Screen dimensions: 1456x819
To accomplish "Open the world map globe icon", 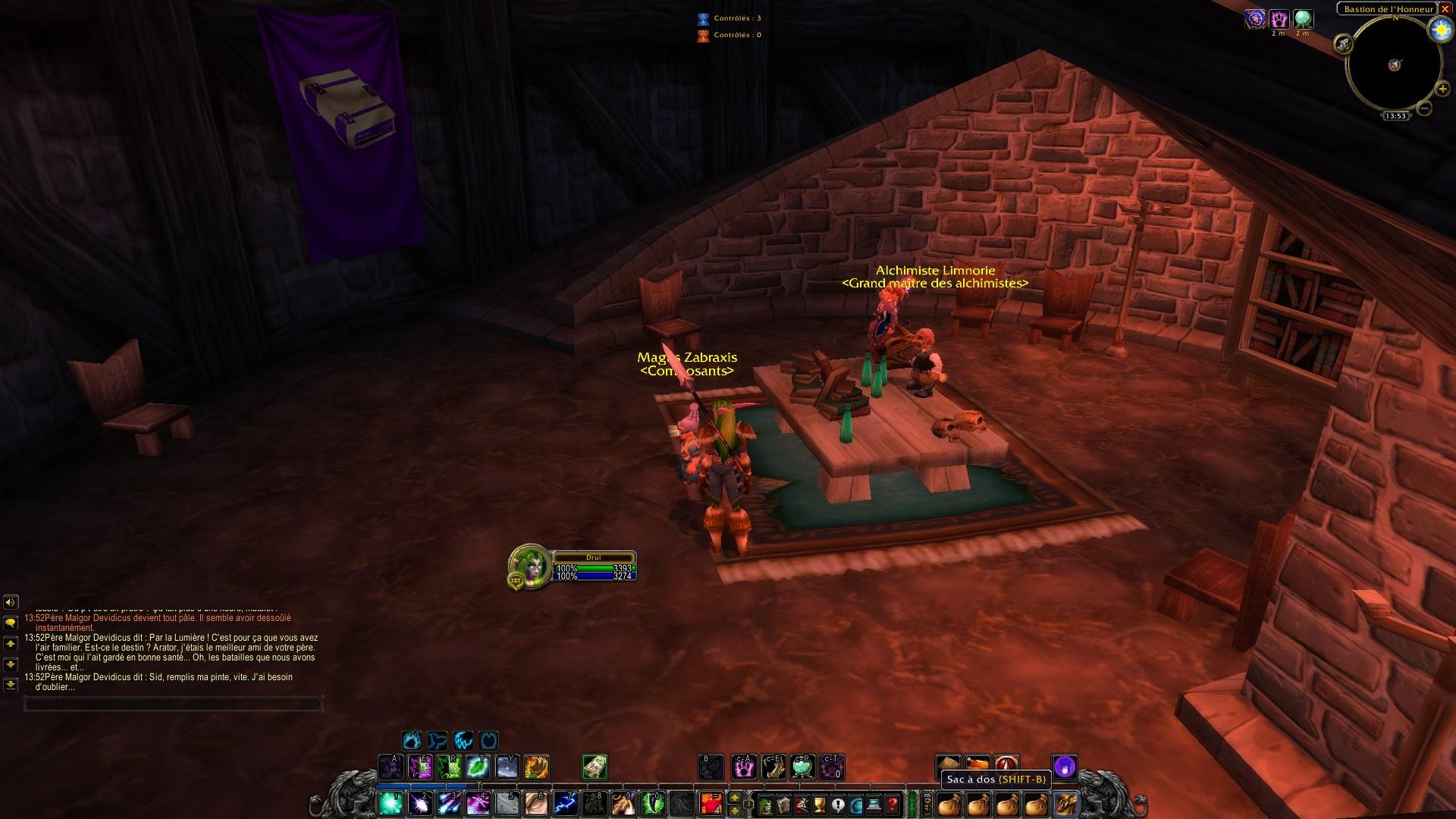I will [855, 804].
